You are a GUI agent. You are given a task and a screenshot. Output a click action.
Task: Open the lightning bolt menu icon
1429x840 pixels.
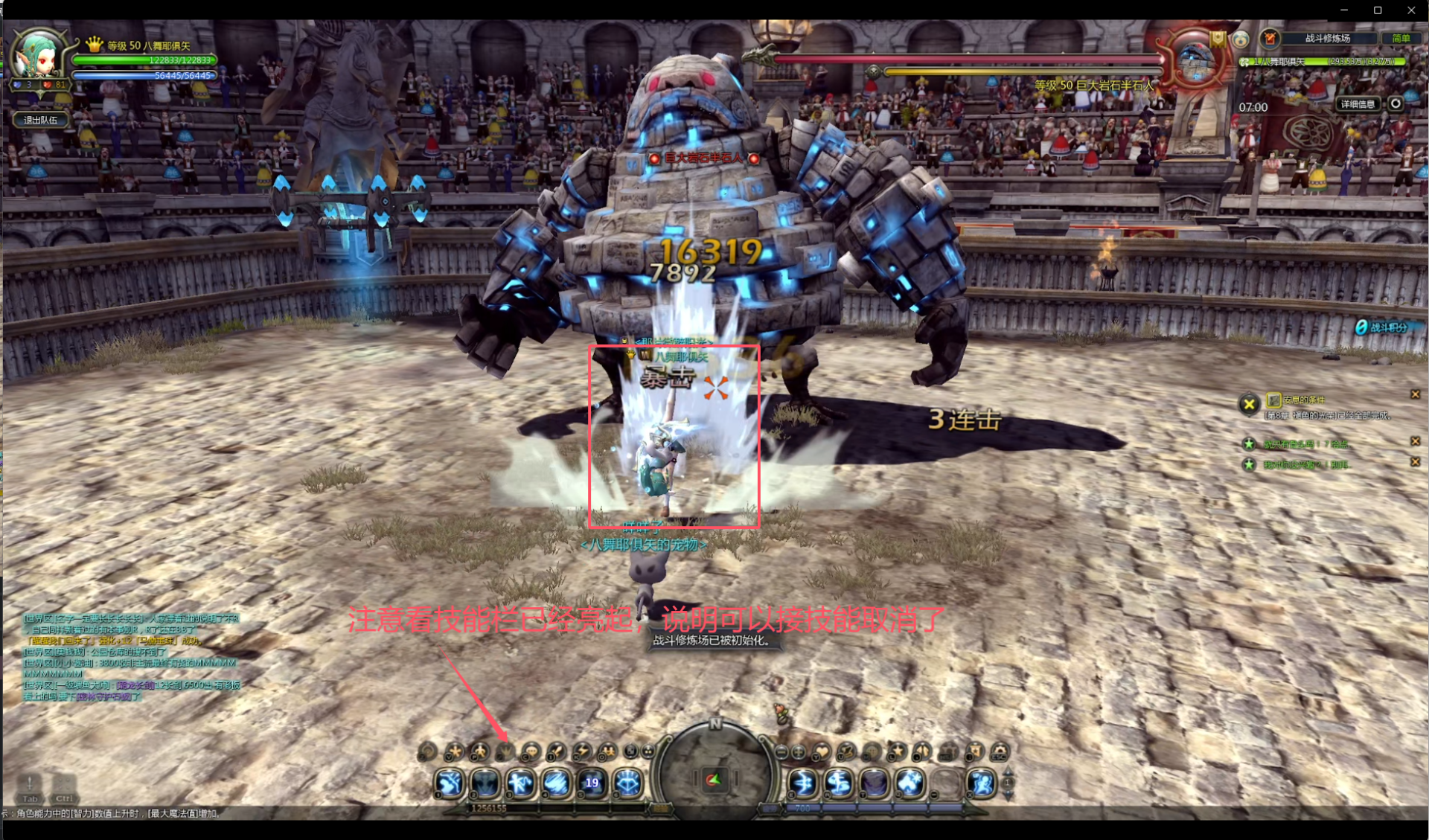[581, 752]
